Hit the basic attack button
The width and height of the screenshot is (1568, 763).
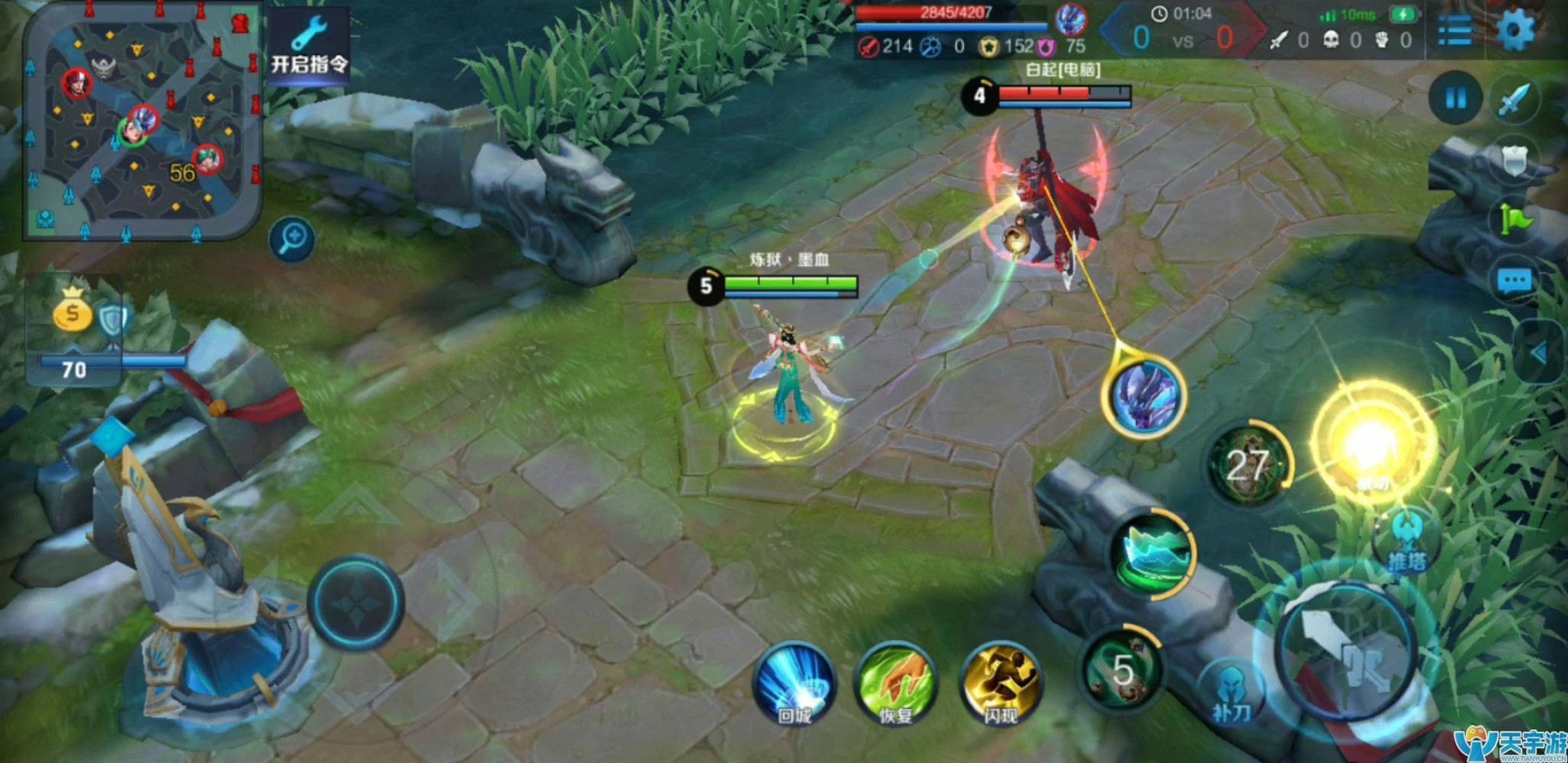tap(1346, 650)
